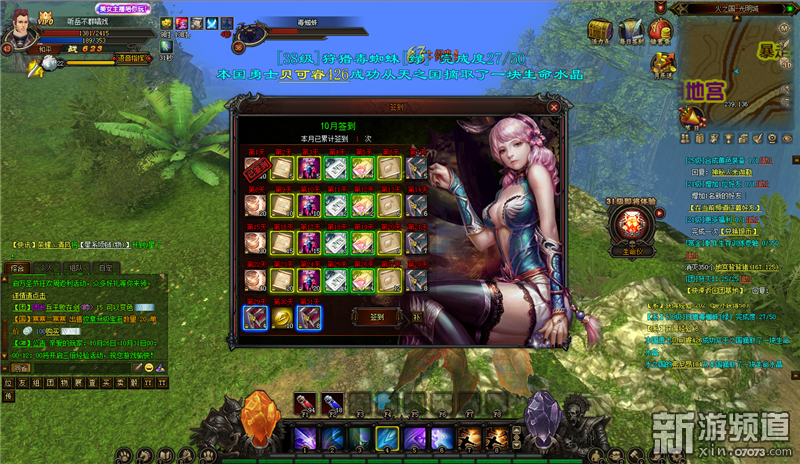Switch to the 个人 chat tab

[x=46, y=267]
